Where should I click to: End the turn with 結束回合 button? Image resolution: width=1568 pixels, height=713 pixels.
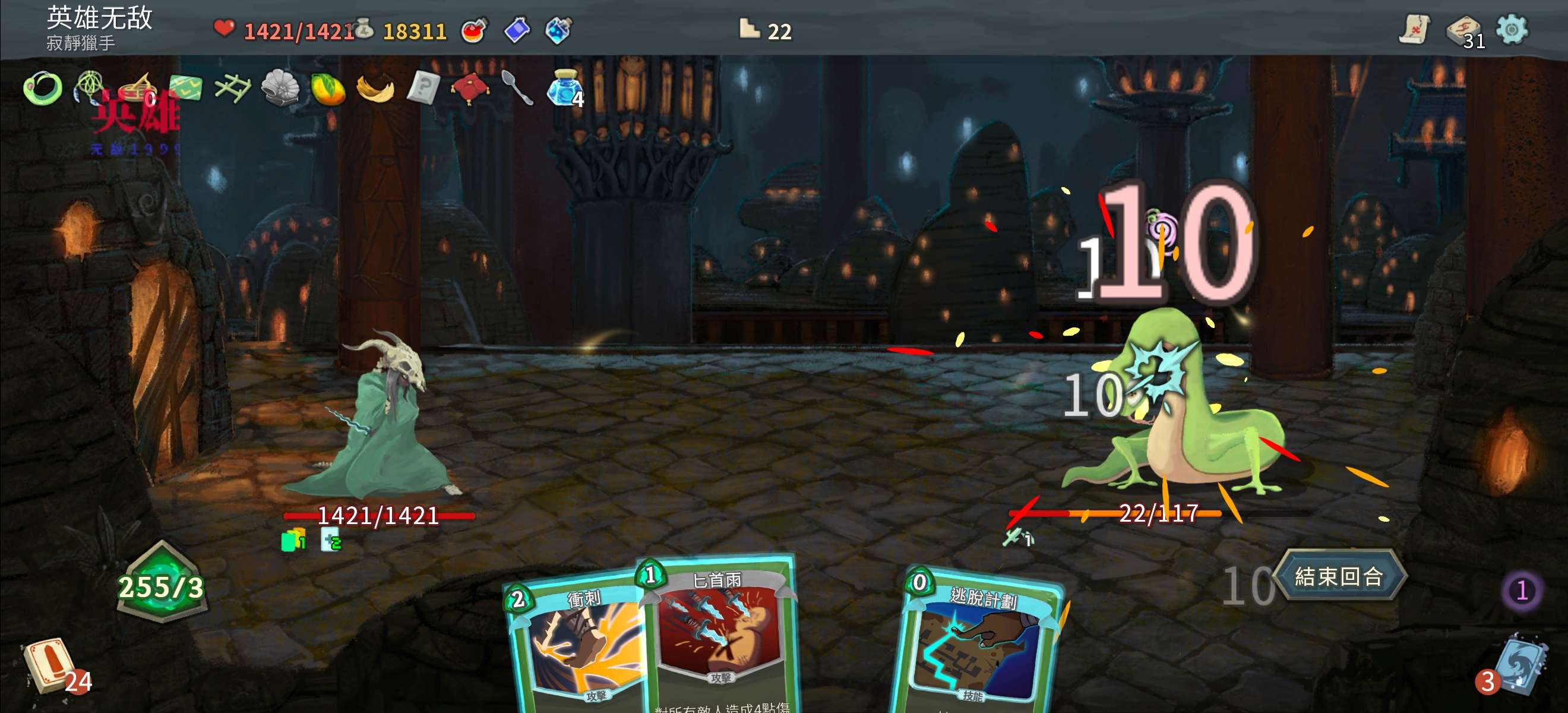(1339, 576)
